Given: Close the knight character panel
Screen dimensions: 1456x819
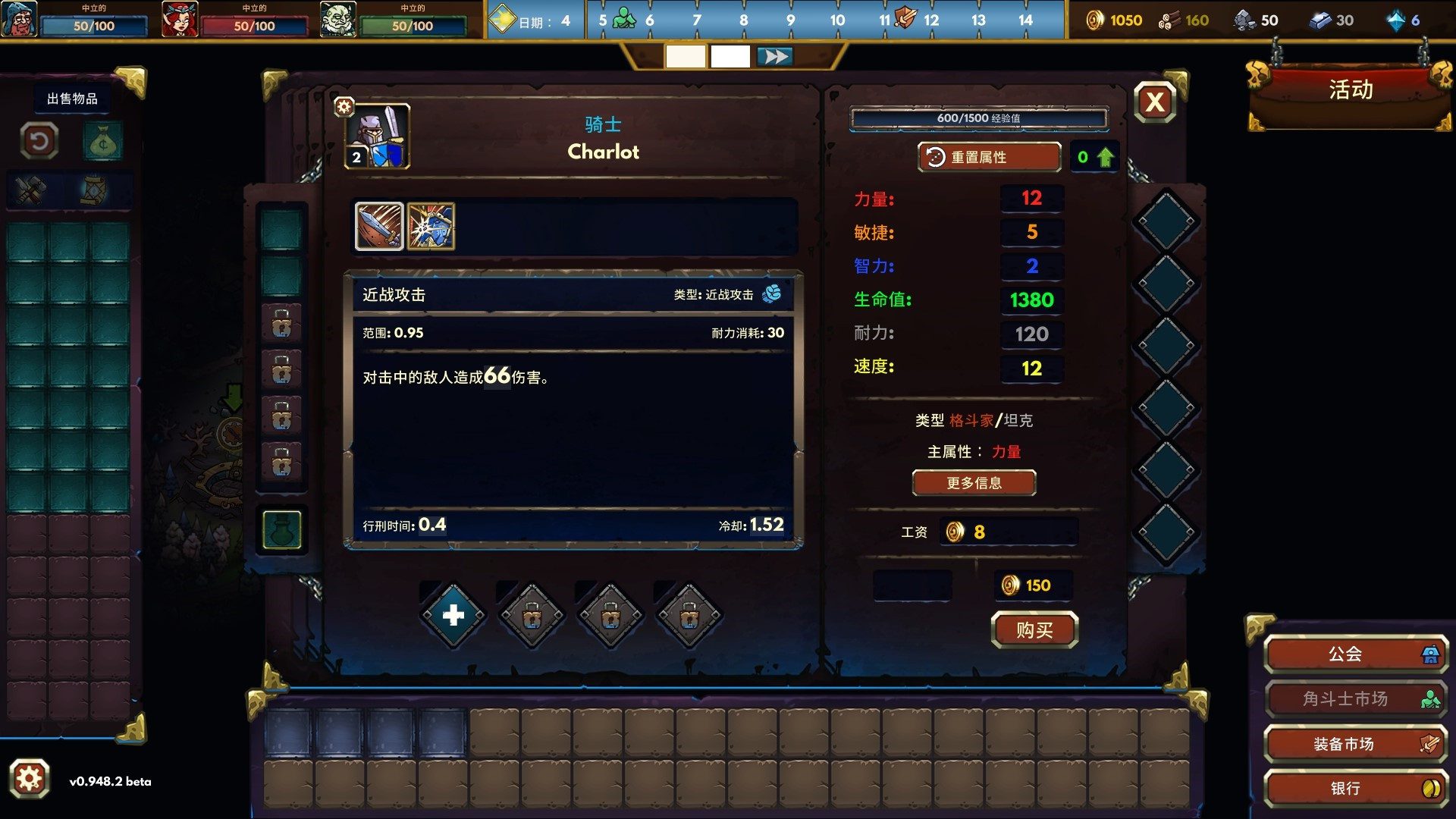Looking at the screenshot, I should pos(1154,102).
